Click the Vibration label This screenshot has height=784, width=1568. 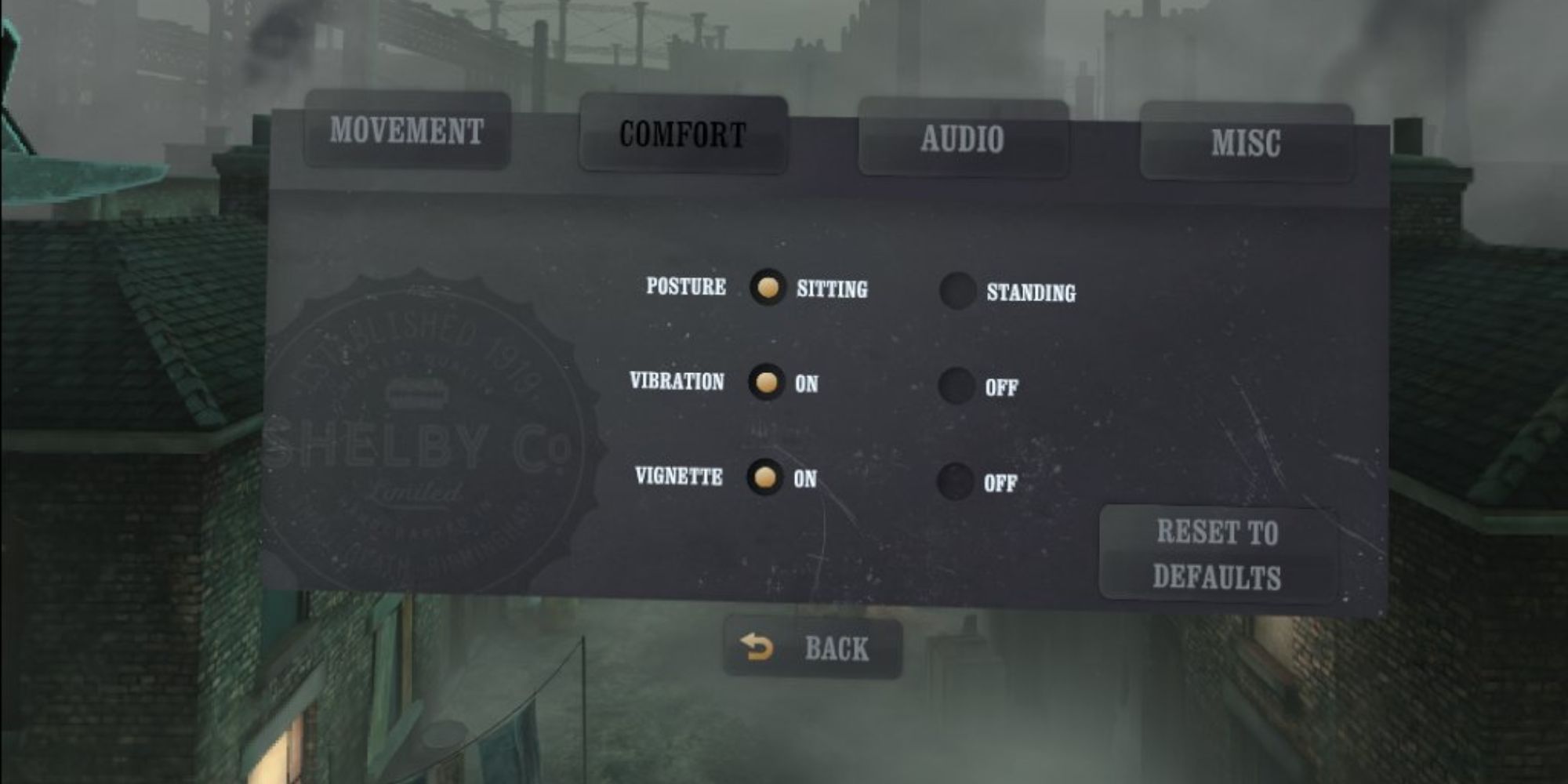(676, 383)
